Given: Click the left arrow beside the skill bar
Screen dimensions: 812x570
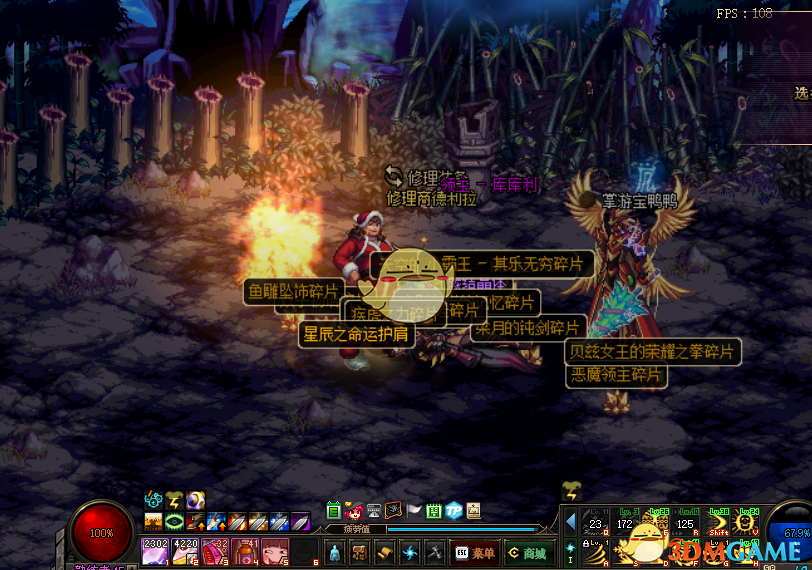Looking at the screenshot, I should point(570,521).
